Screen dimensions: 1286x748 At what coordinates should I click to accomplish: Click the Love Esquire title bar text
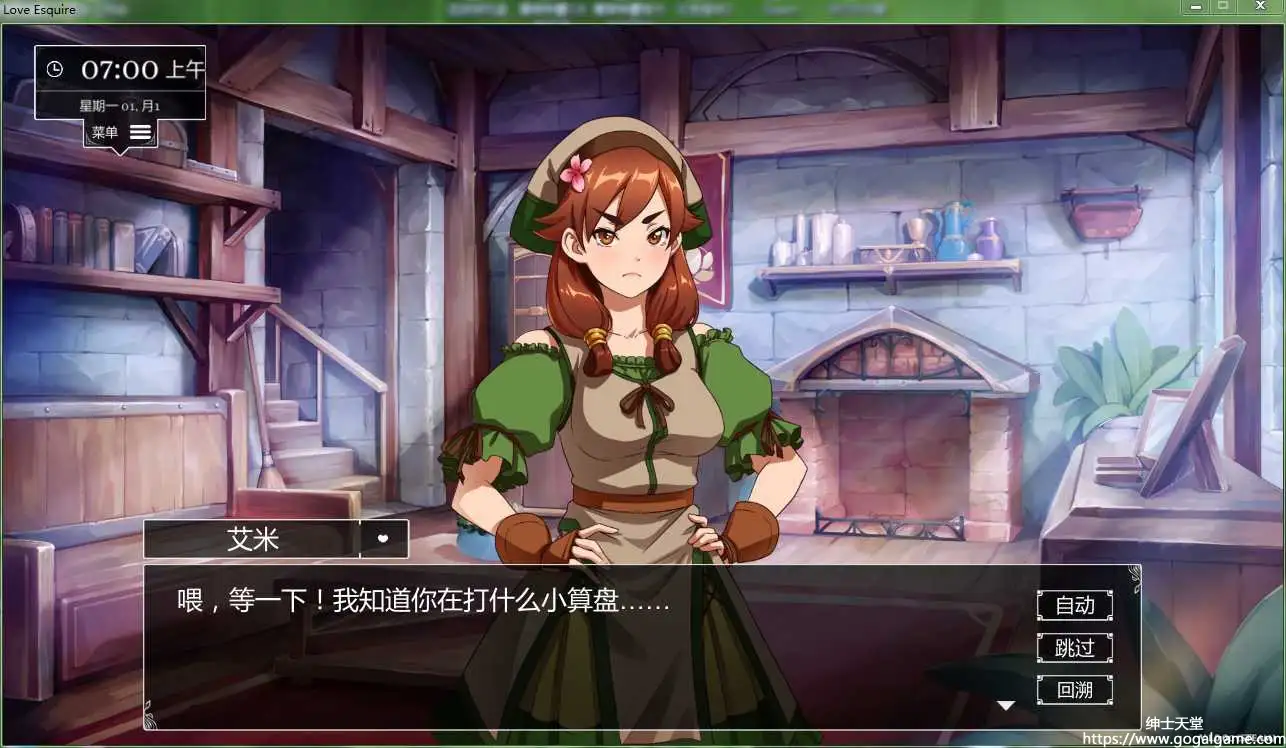[40, 9]
